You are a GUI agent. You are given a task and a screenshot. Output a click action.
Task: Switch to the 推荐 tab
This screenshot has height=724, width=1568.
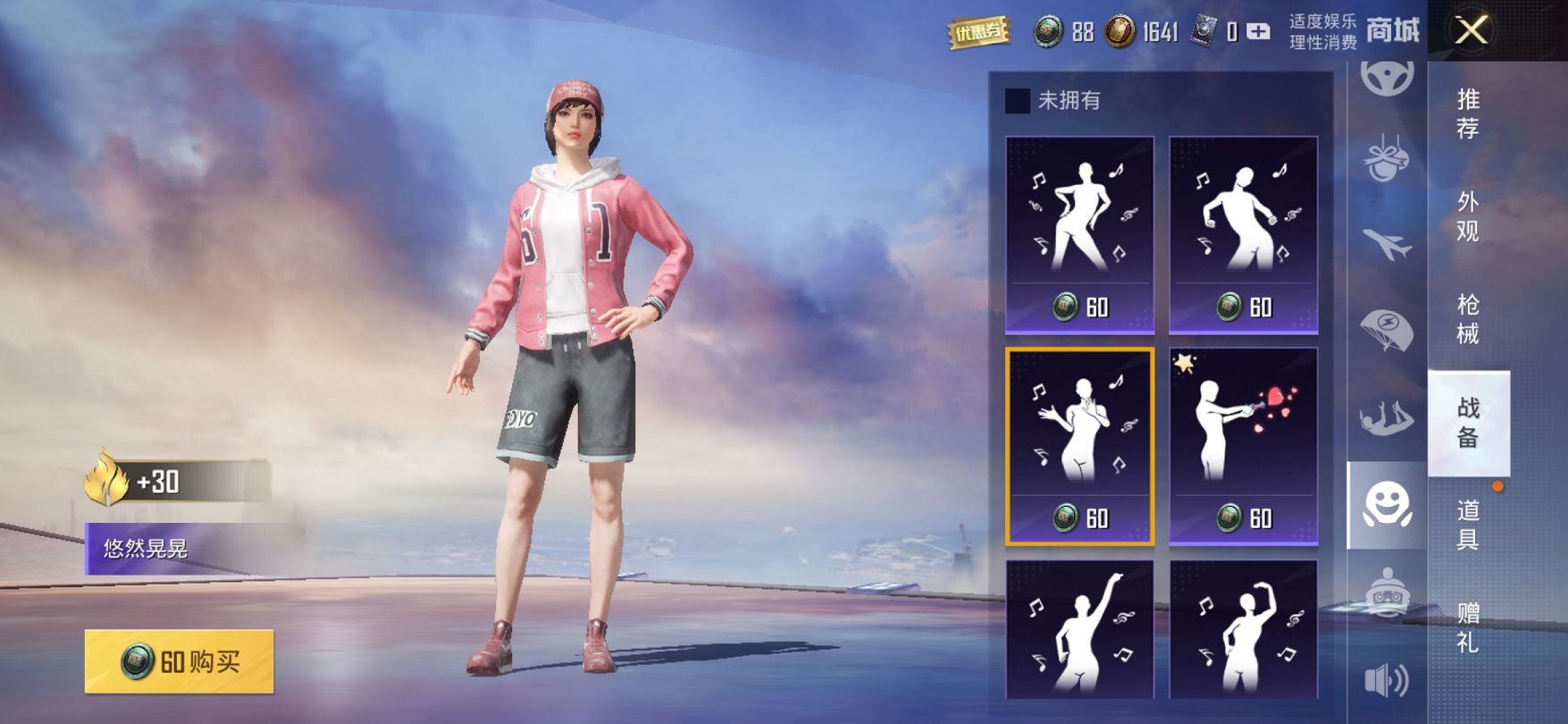click(x=1468, y=114)
